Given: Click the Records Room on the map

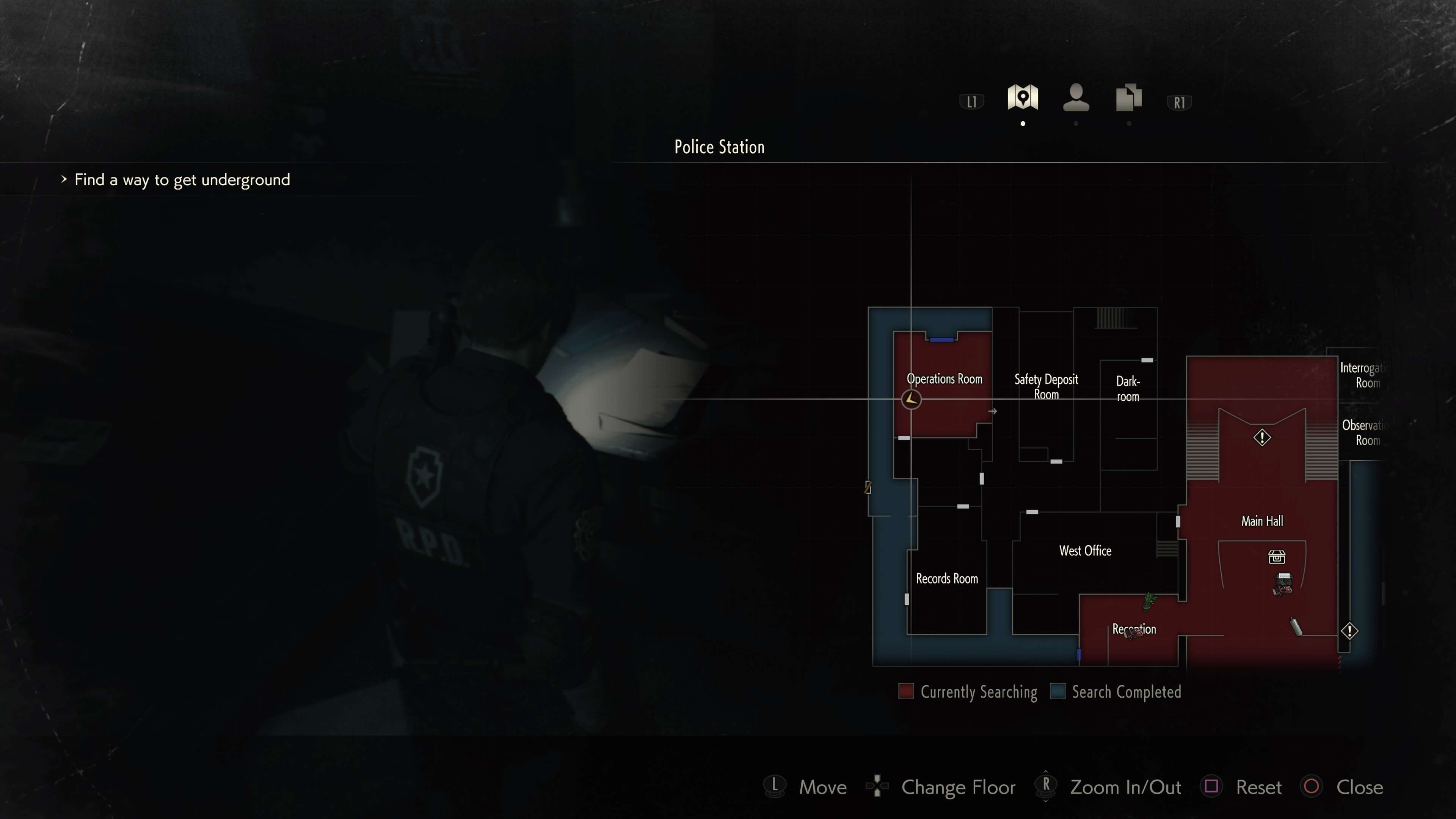Looking at the screenshot, I should [x=947, y=578].
